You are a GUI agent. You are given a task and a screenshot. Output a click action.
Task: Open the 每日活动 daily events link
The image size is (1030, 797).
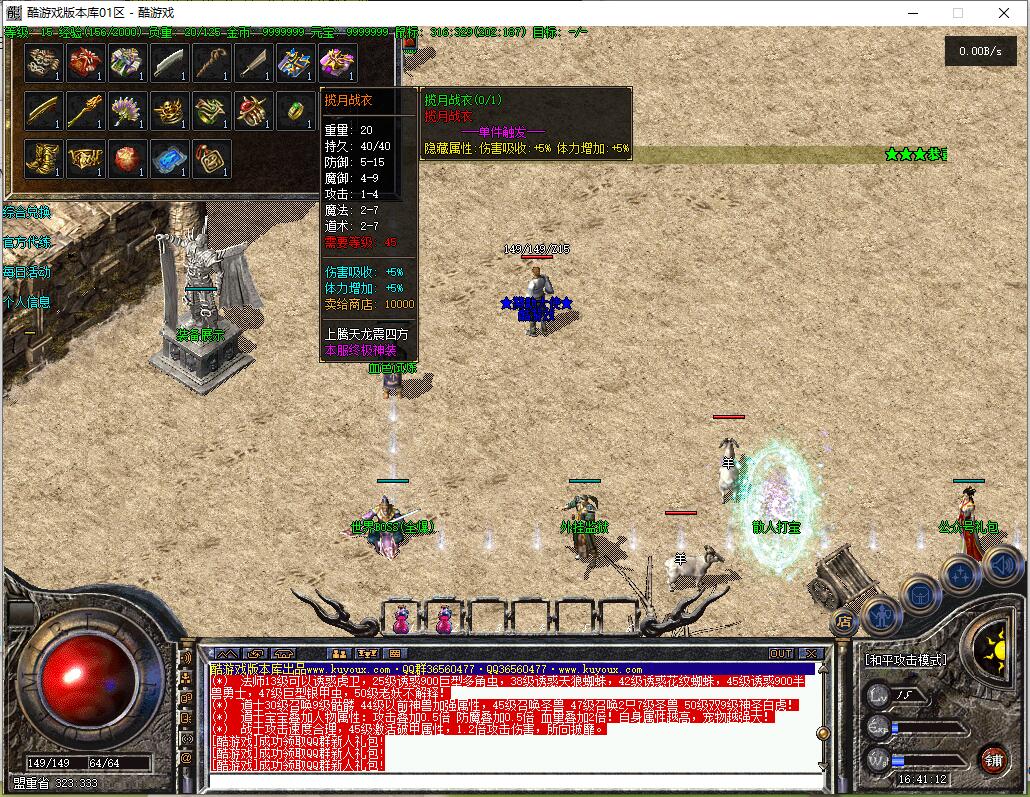[27, 272]
